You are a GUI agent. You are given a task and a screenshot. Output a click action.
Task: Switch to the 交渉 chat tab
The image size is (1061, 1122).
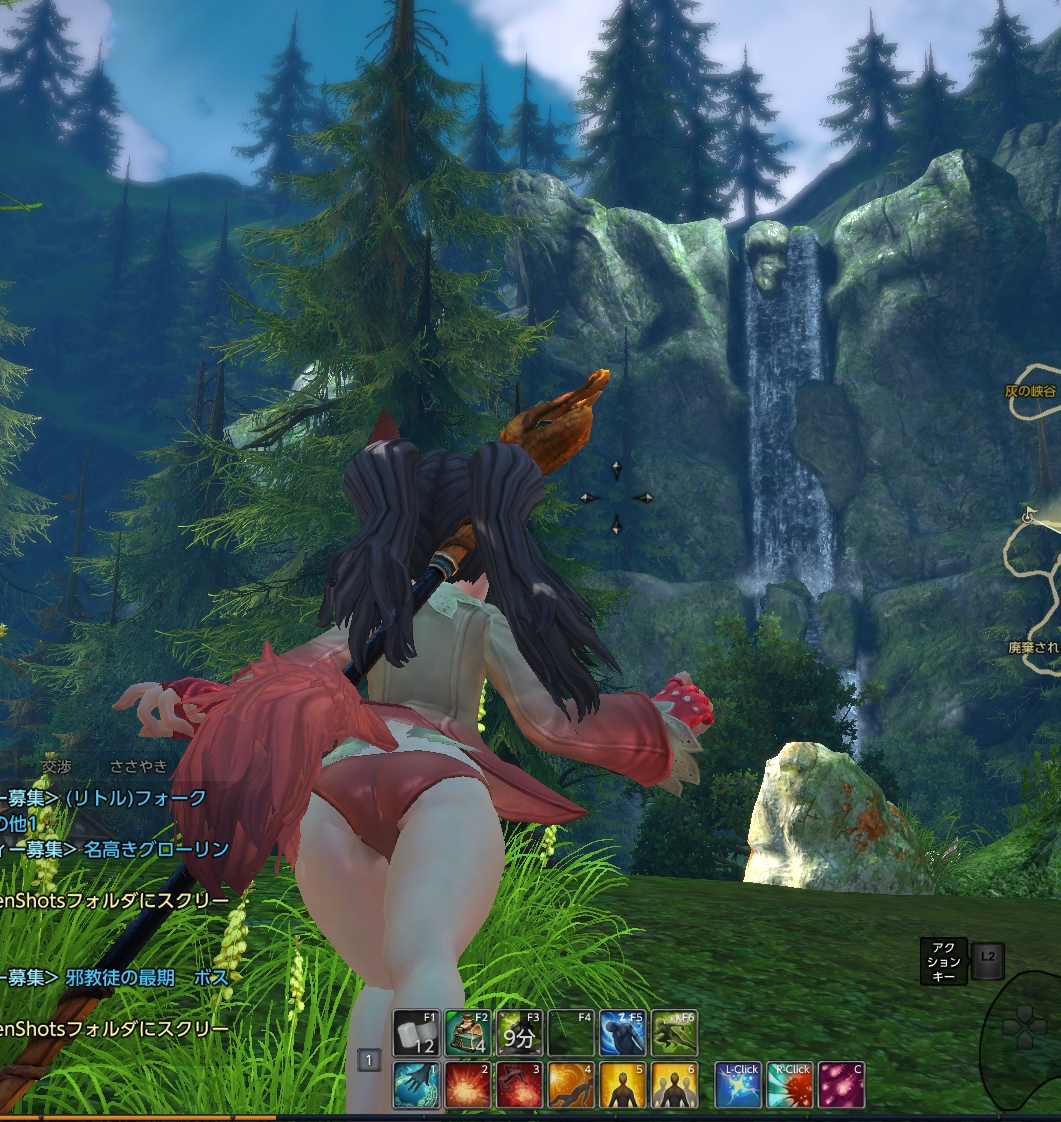pos(56,766)
